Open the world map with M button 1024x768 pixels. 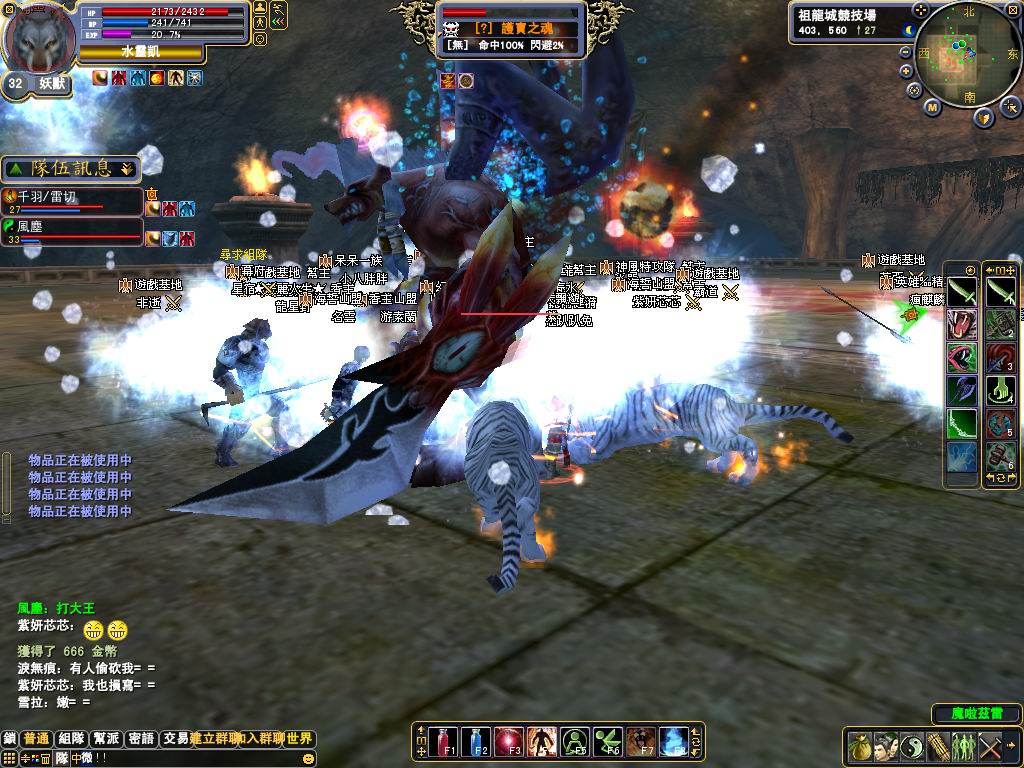[x=932, y=107]
